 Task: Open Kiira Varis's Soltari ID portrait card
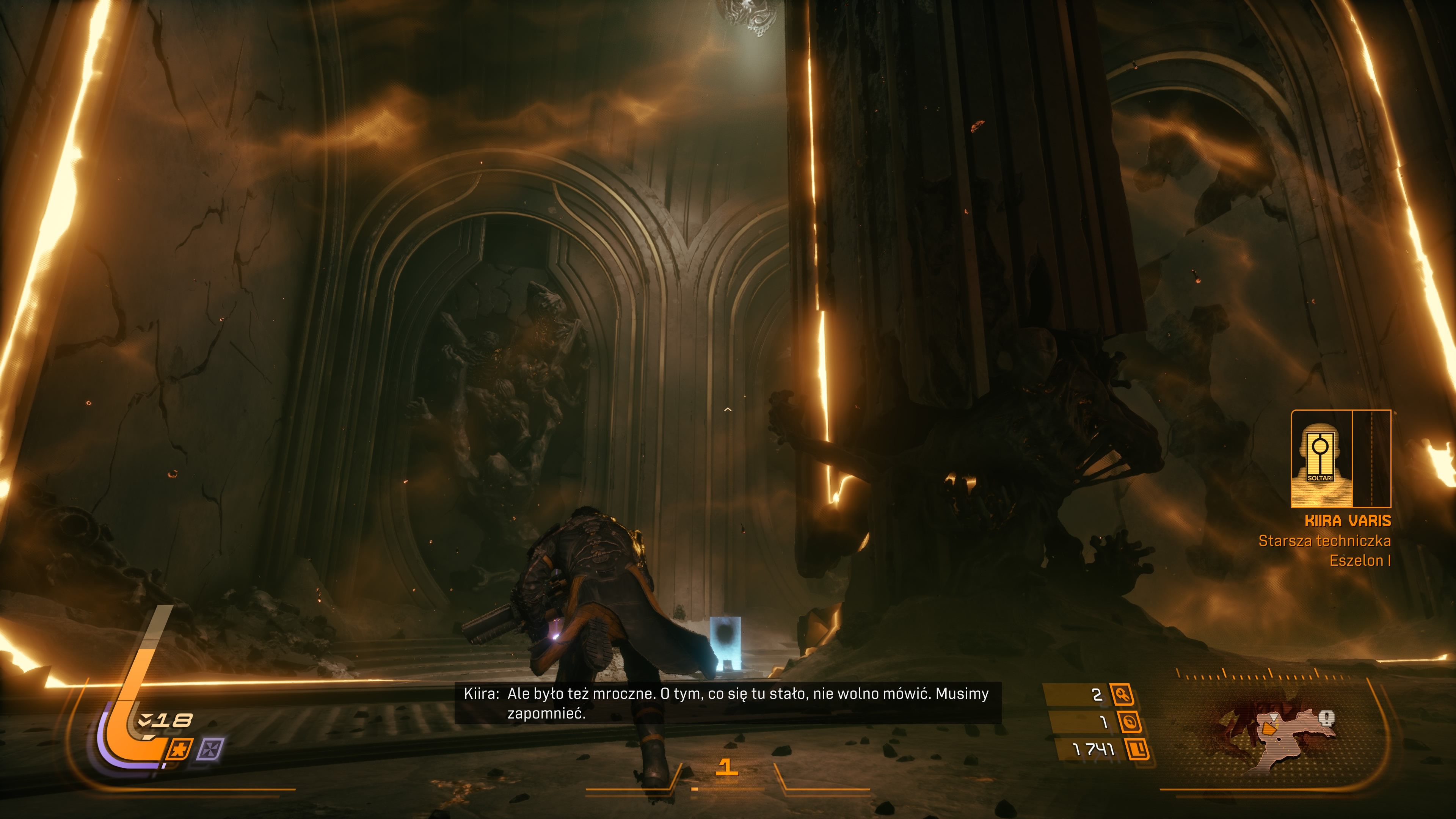point(1340,458)
